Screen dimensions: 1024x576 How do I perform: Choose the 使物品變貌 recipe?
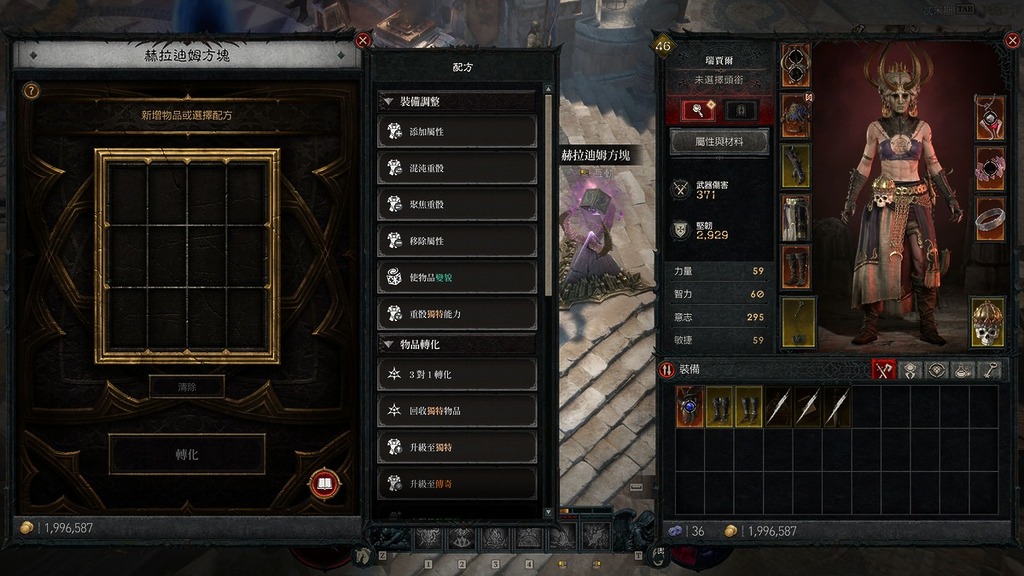457,278
